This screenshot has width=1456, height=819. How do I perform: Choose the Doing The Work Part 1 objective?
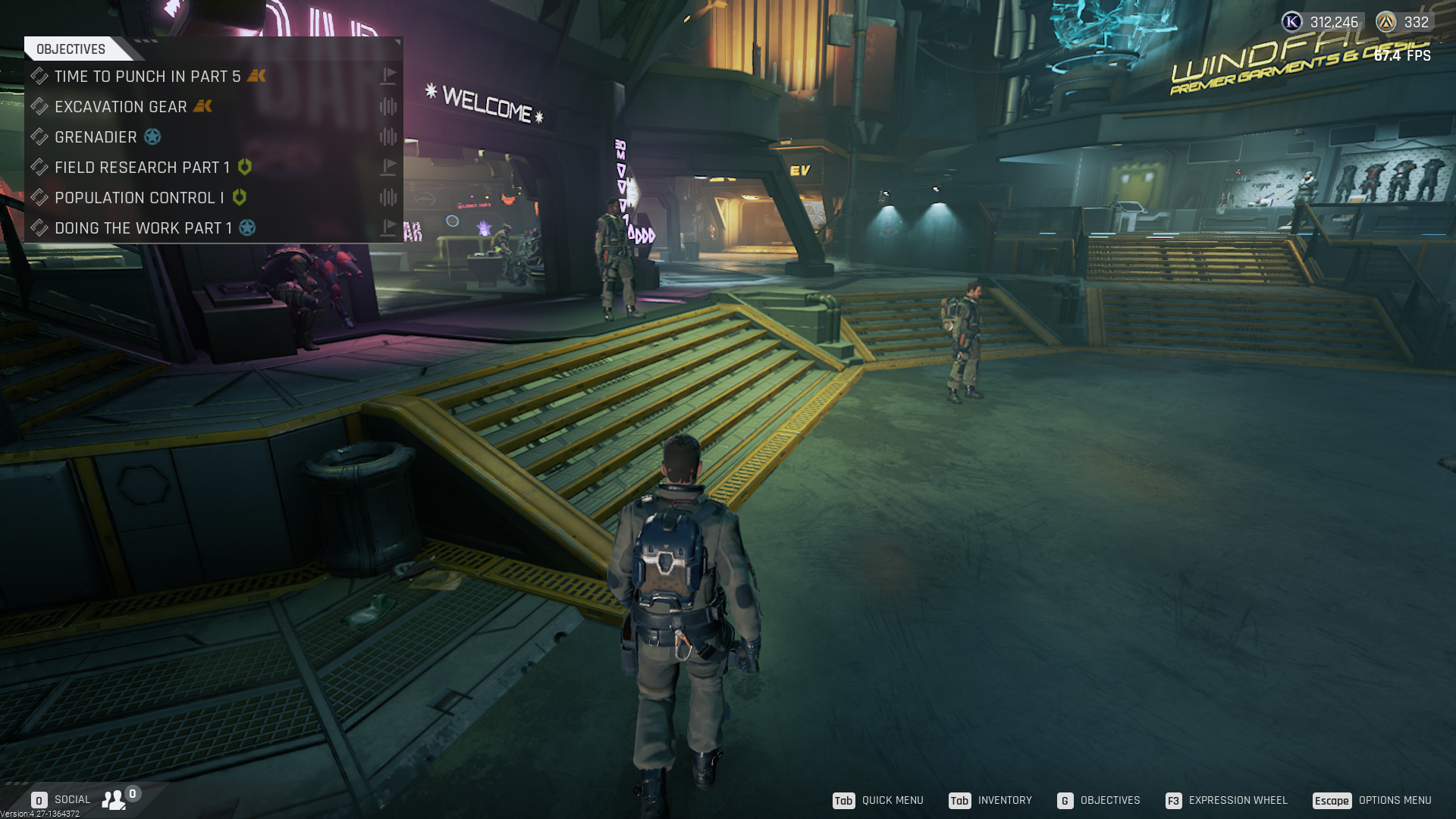pos(143,228)
